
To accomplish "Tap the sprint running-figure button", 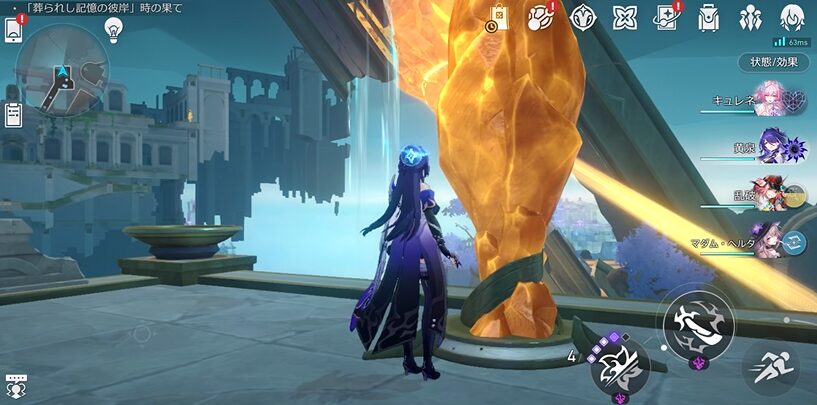I will pyautogui.click(x=769, y=367).
